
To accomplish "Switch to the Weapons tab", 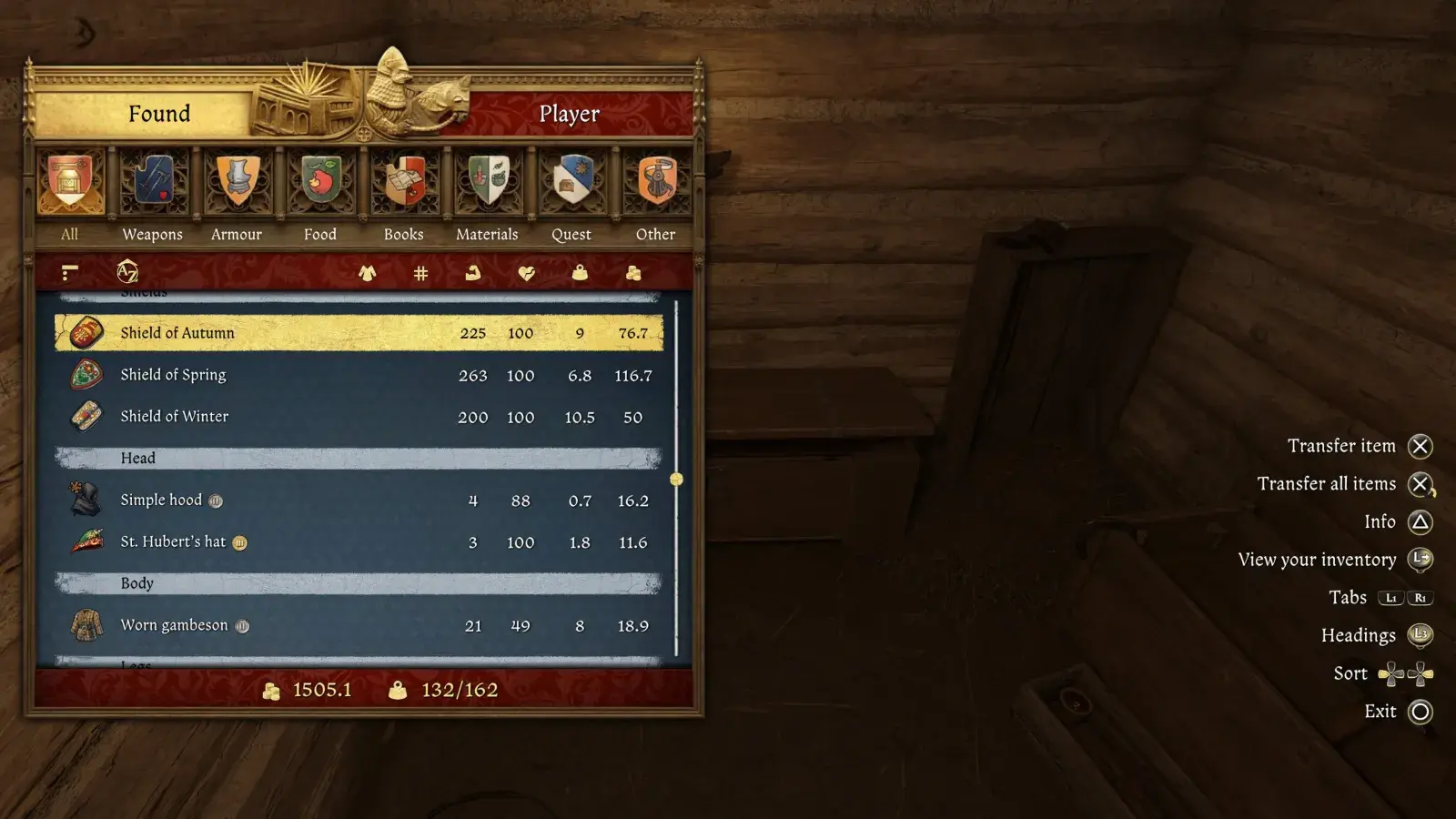I will pyautogui.click(x=152, y=182).
